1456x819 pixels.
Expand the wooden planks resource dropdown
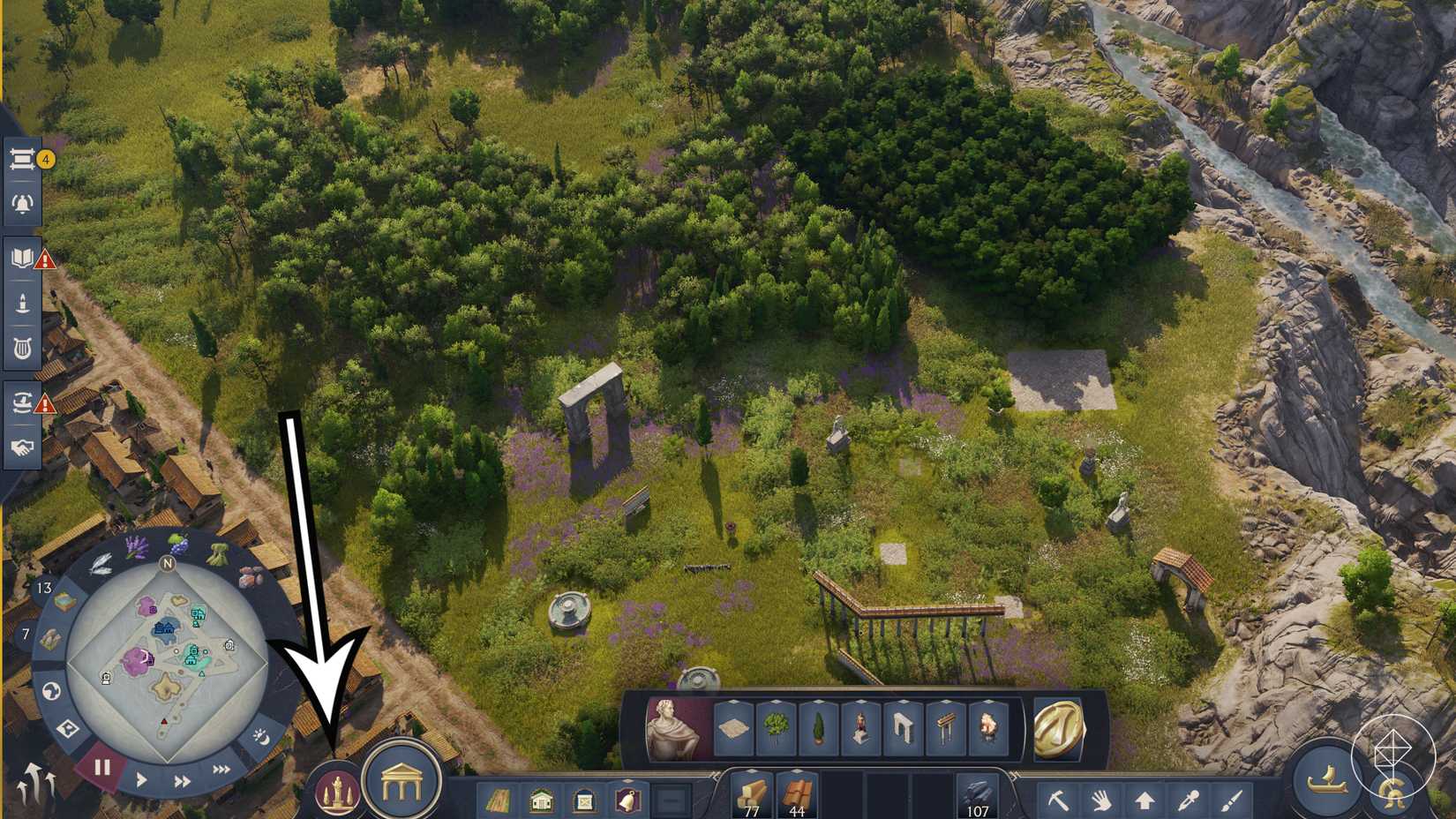click(752, 771)
